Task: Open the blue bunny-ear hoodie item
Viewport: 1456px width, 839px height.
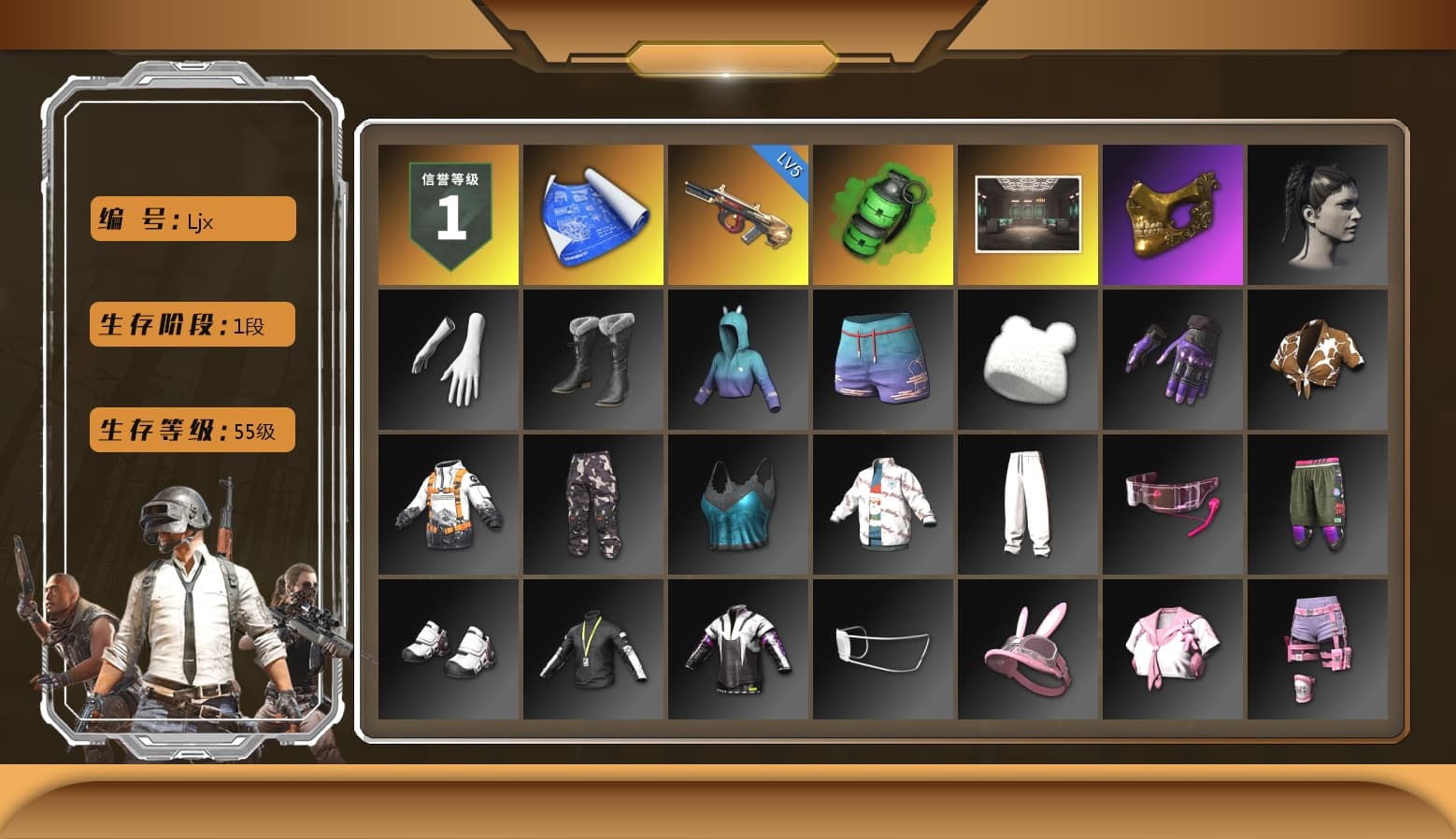Action: 738,358
